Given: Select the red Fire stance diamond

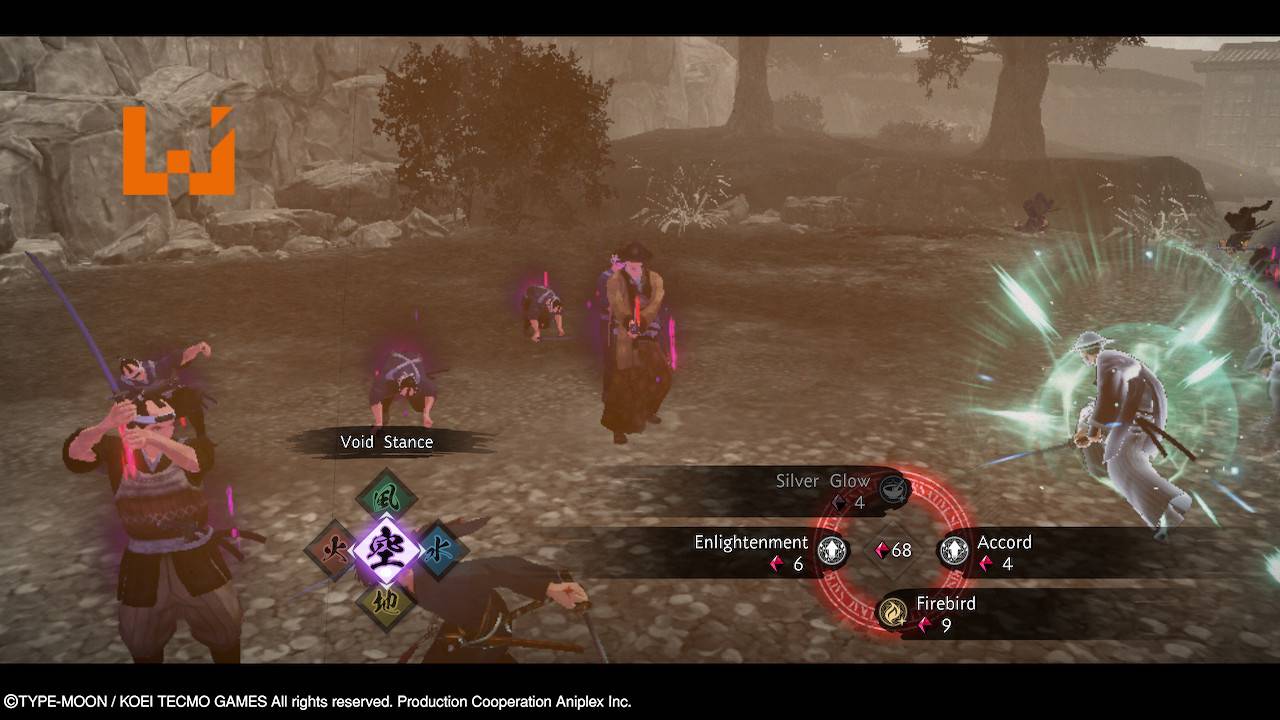Looking at the screenshot, I should click(x=333, y=549).
